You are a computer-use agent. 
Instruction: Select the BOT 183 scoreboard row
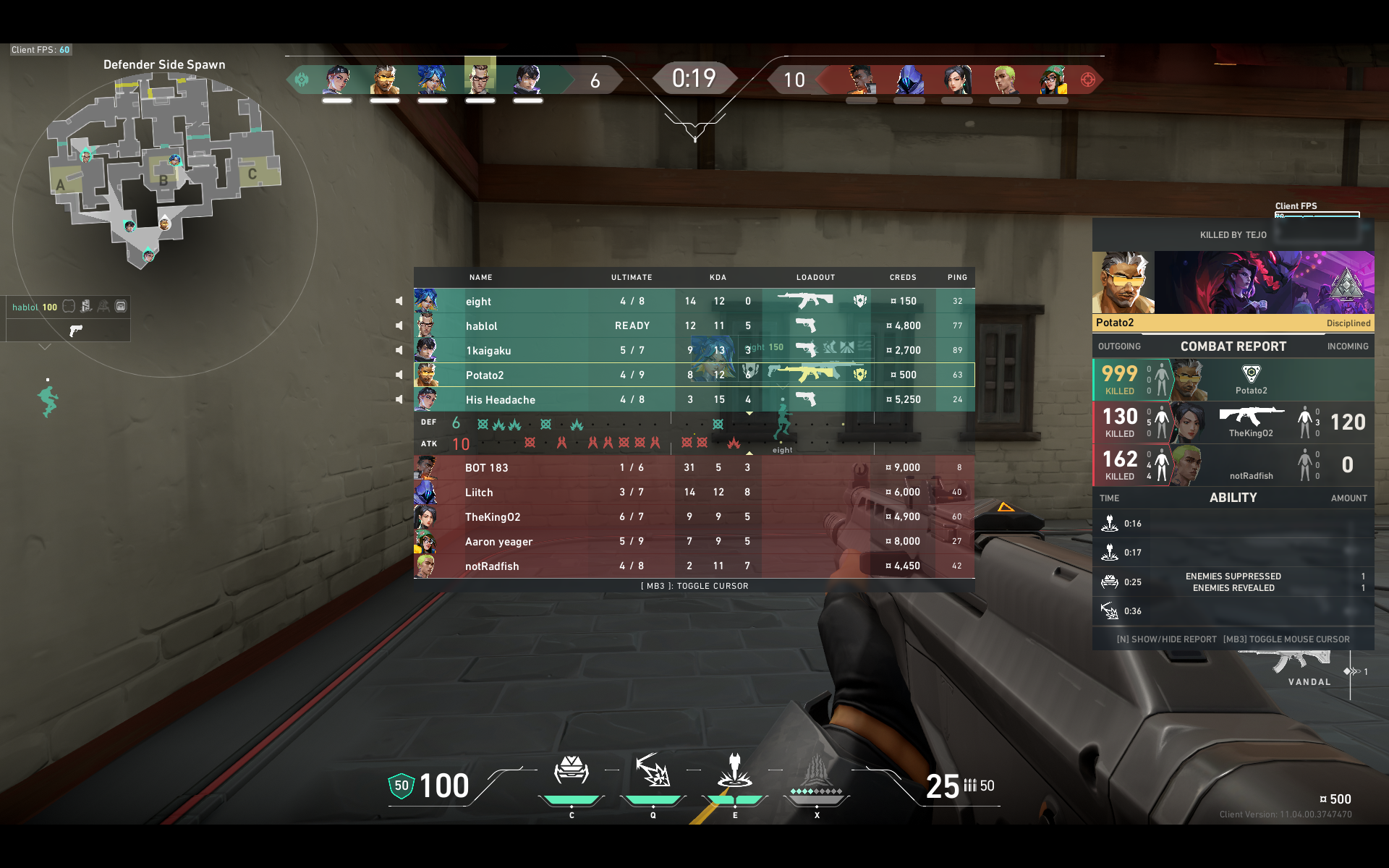(x=693, y=468)
